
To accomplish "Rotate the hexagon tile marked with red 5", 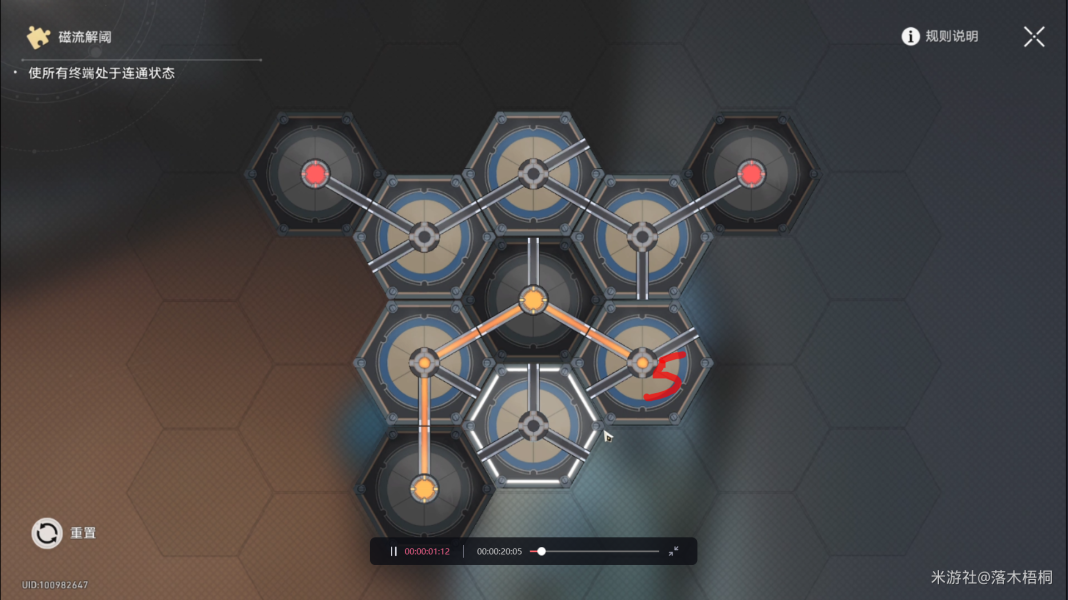I will click(x=641, y=362).
